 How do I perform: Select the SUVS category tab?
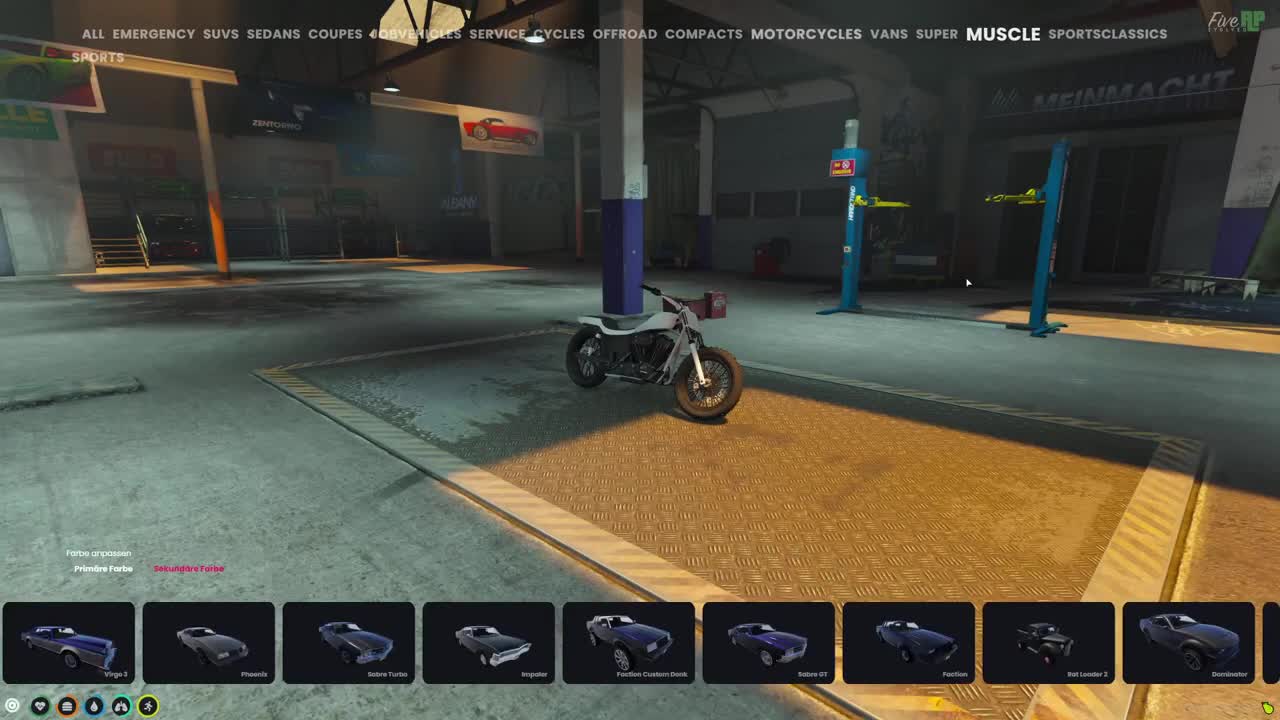pyautogui.click(x=220, y=34)
